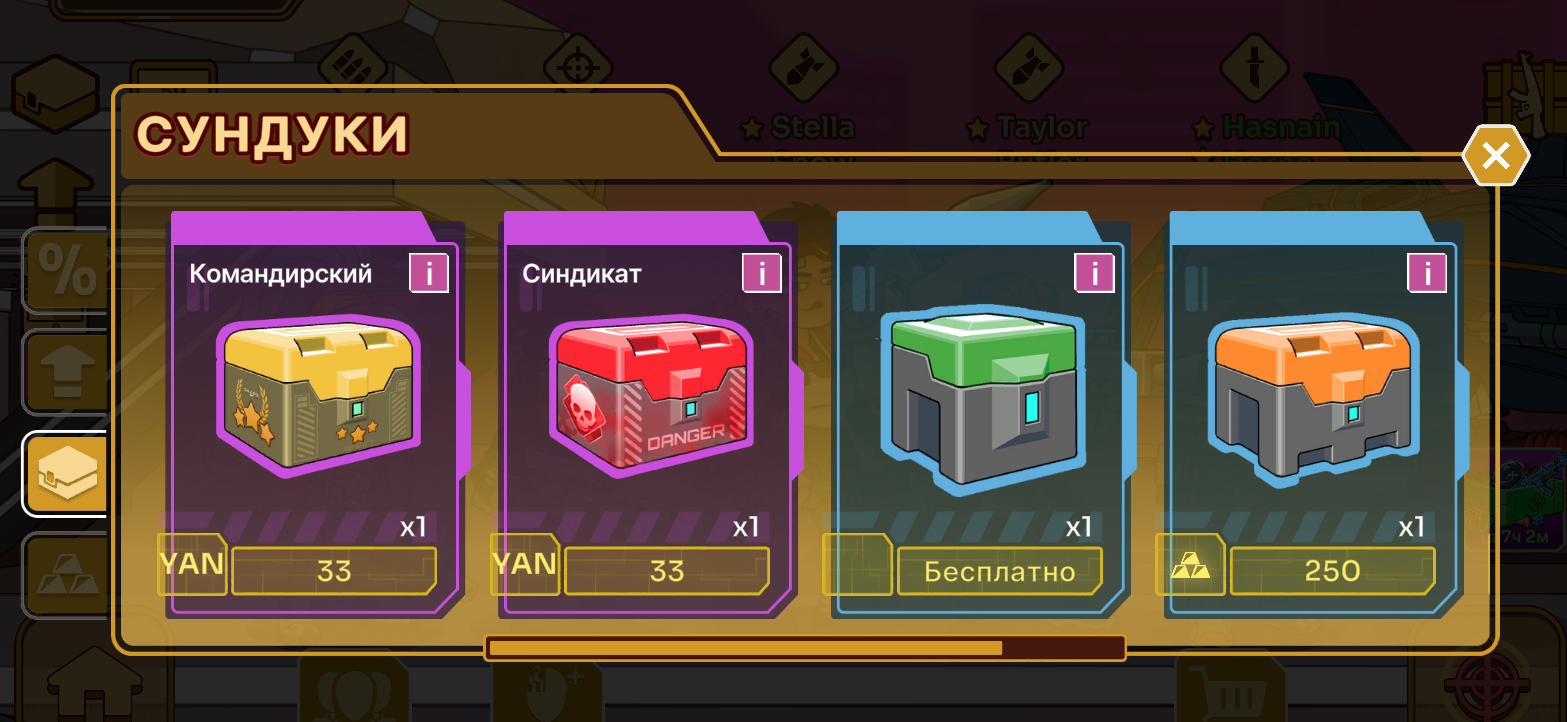The width and height of the screenshot is (1567, 722).
Task: Select the green-lidded chest image
Action: pyautogui.click(x=984, y=397)
